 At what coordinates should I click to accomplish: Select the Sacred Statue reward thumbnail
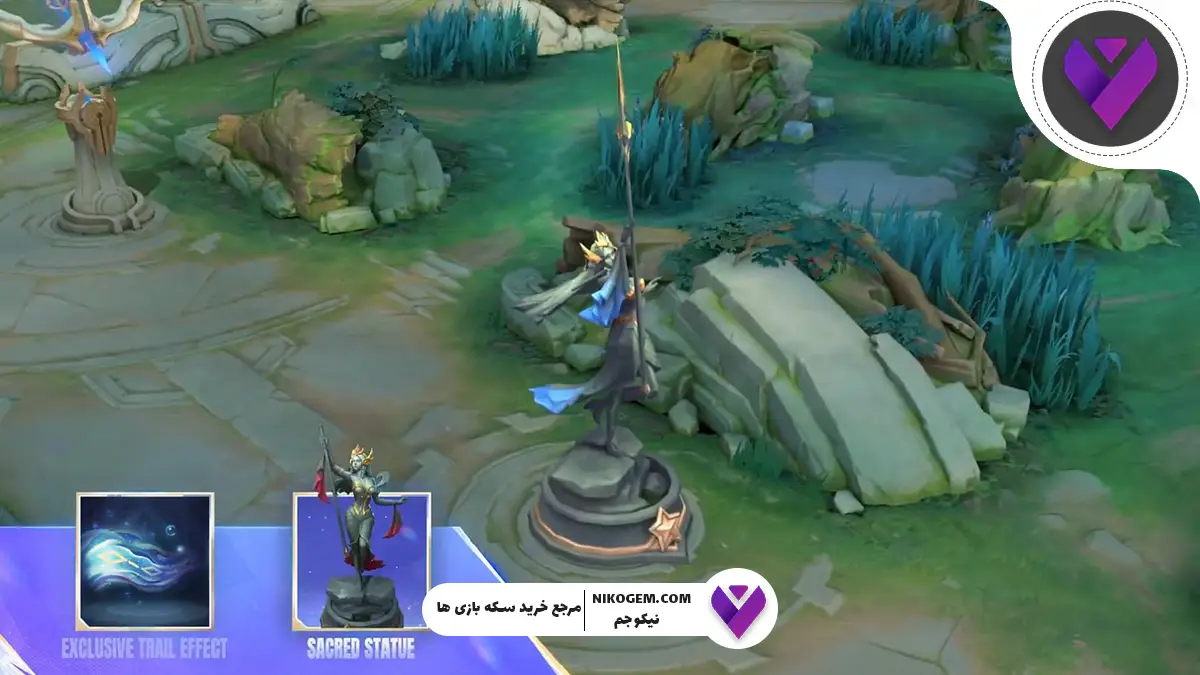click(x=360, y=561)
